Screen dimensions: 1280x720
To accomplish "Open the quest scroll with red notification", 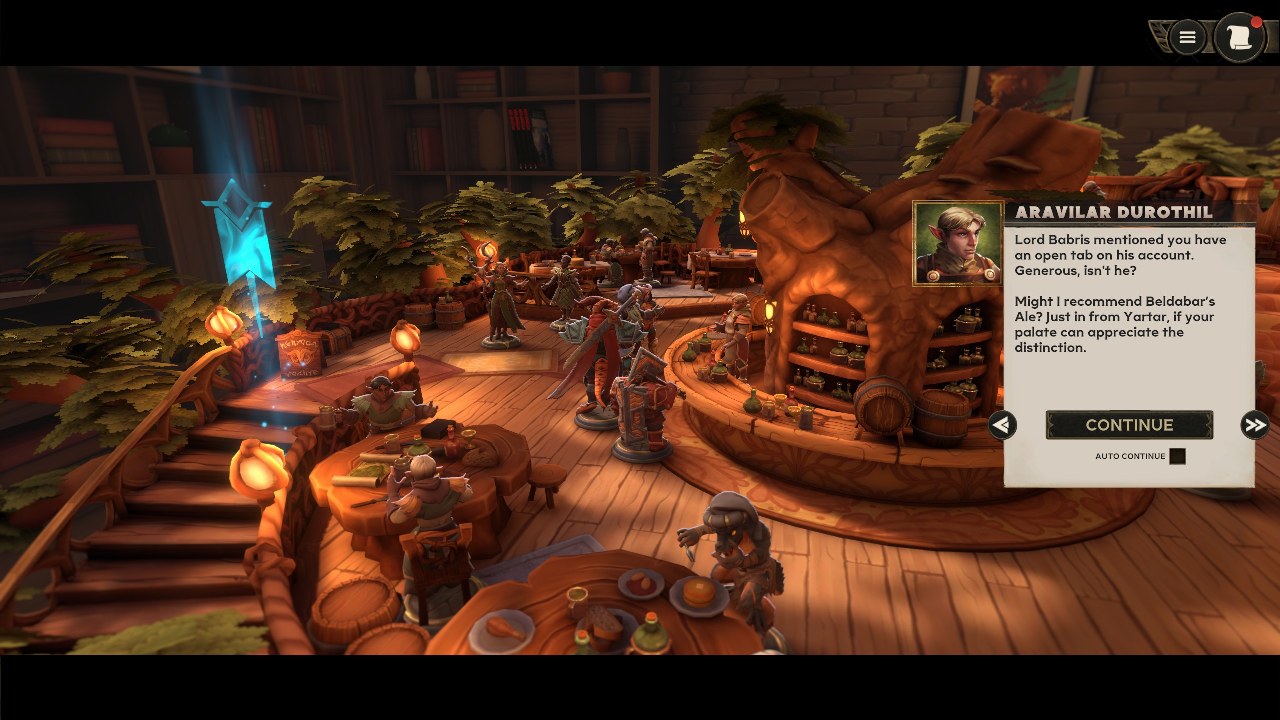I will 1240,36.
